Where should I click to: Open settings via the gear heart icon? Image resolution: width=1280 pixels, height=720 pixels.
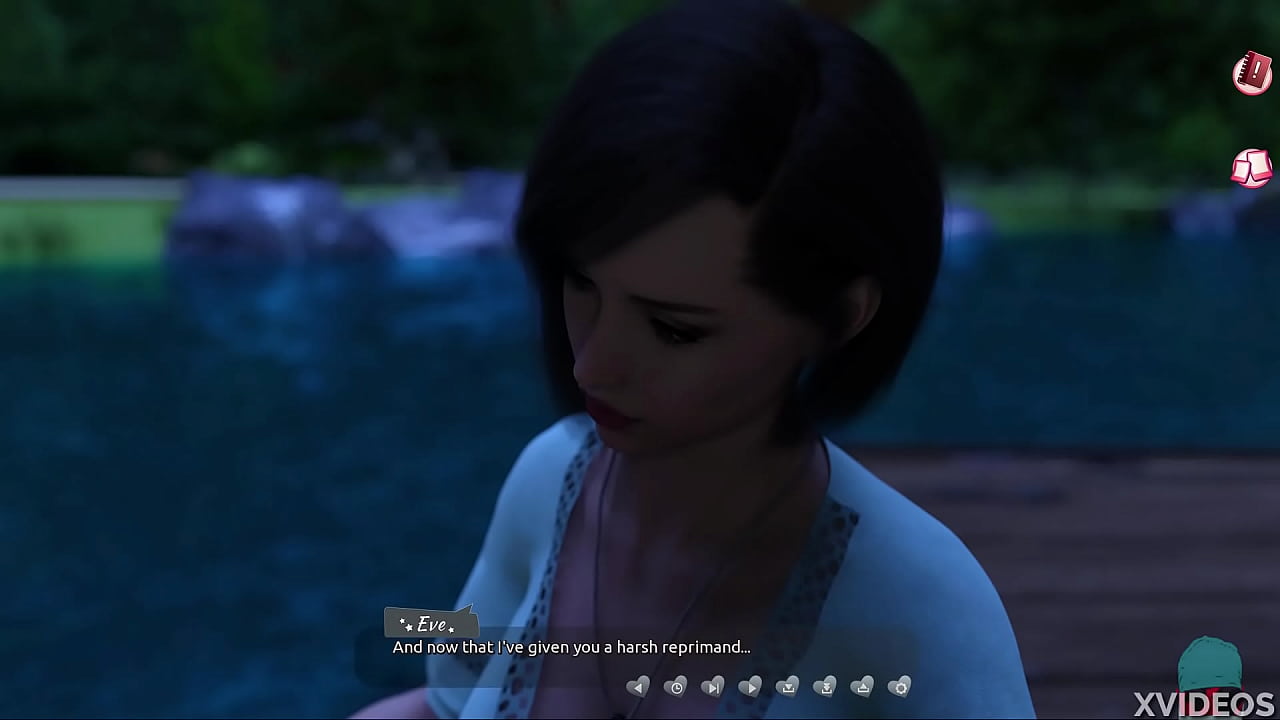tap(901, 687)
